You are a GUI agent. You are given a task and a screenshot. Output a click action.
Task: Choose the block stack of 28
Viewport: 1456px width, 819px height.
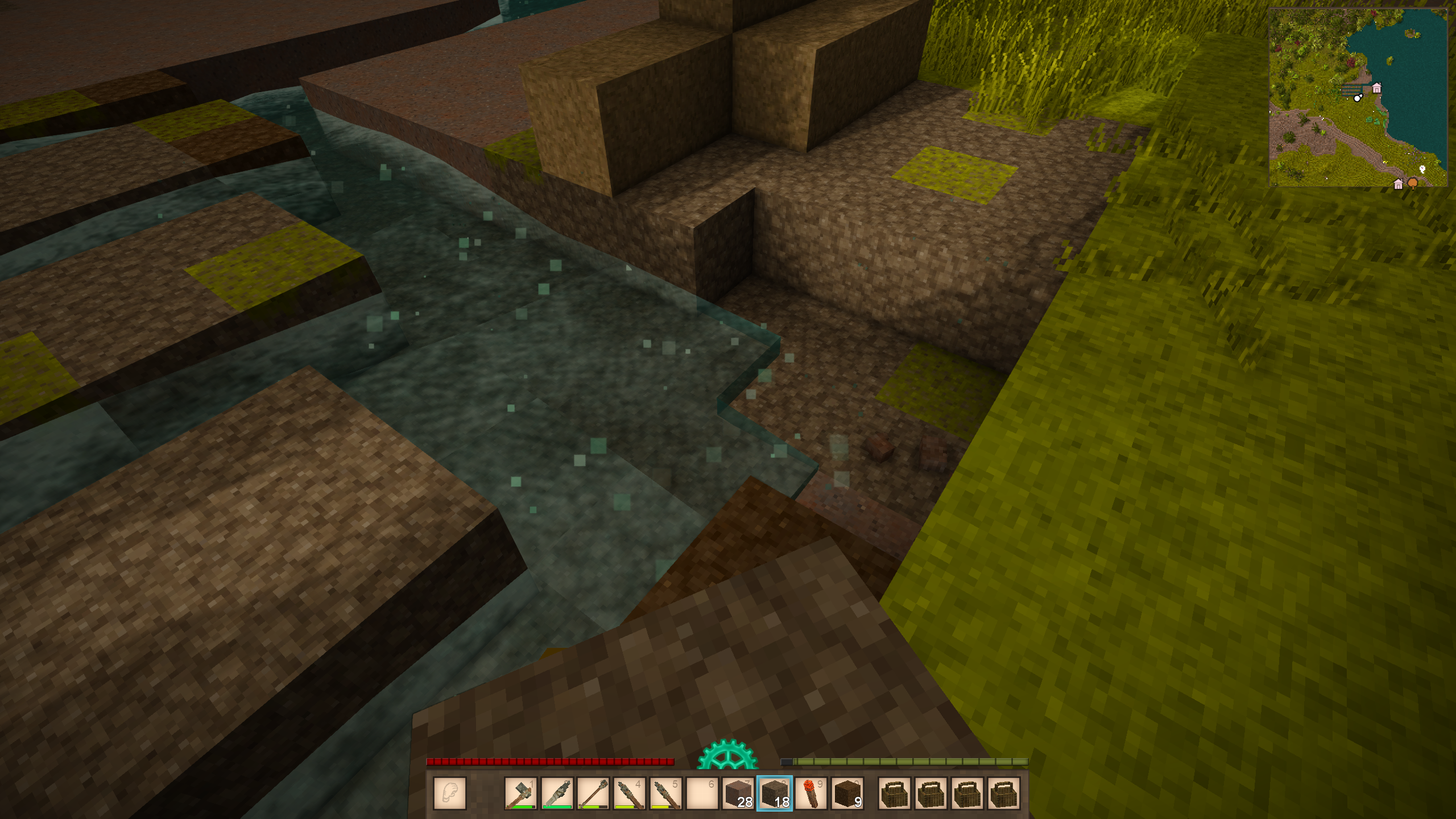pyautogui.click(x=738, y=793)
